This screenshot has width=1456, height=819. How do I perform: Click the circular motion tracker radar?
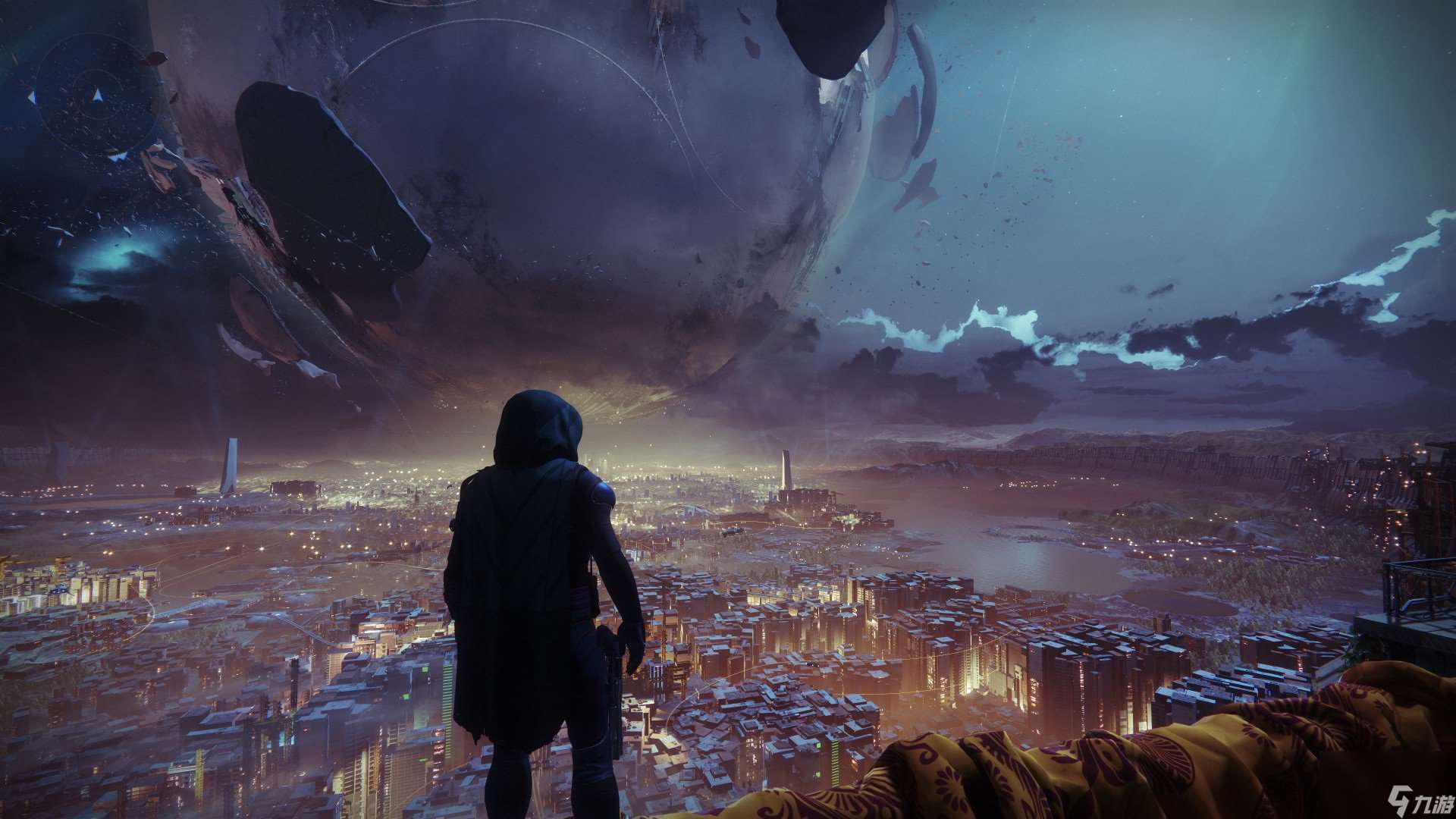(96, 96)
